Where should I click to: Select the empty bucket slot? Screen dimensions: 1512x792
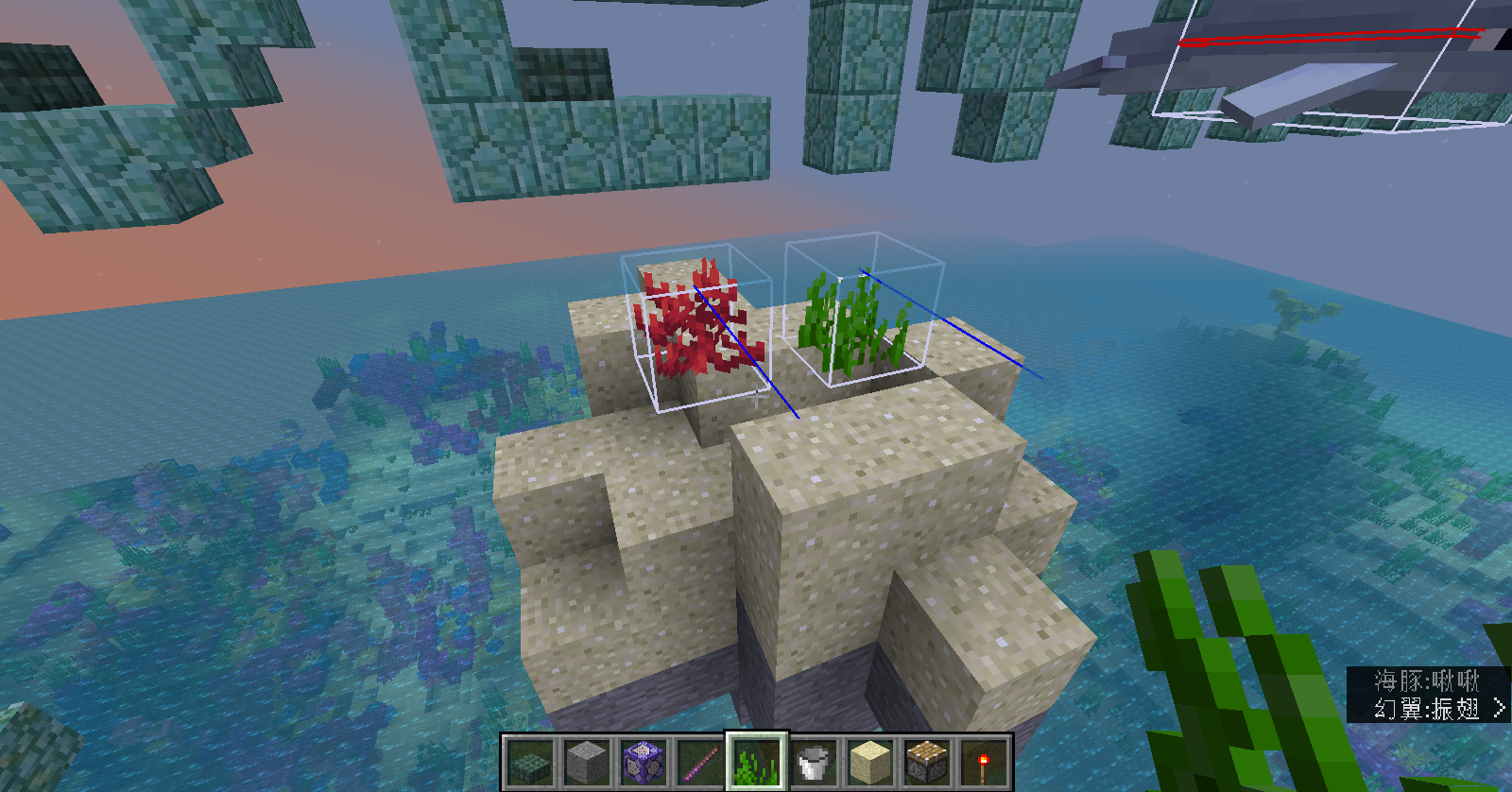click(x=814, y=762)
